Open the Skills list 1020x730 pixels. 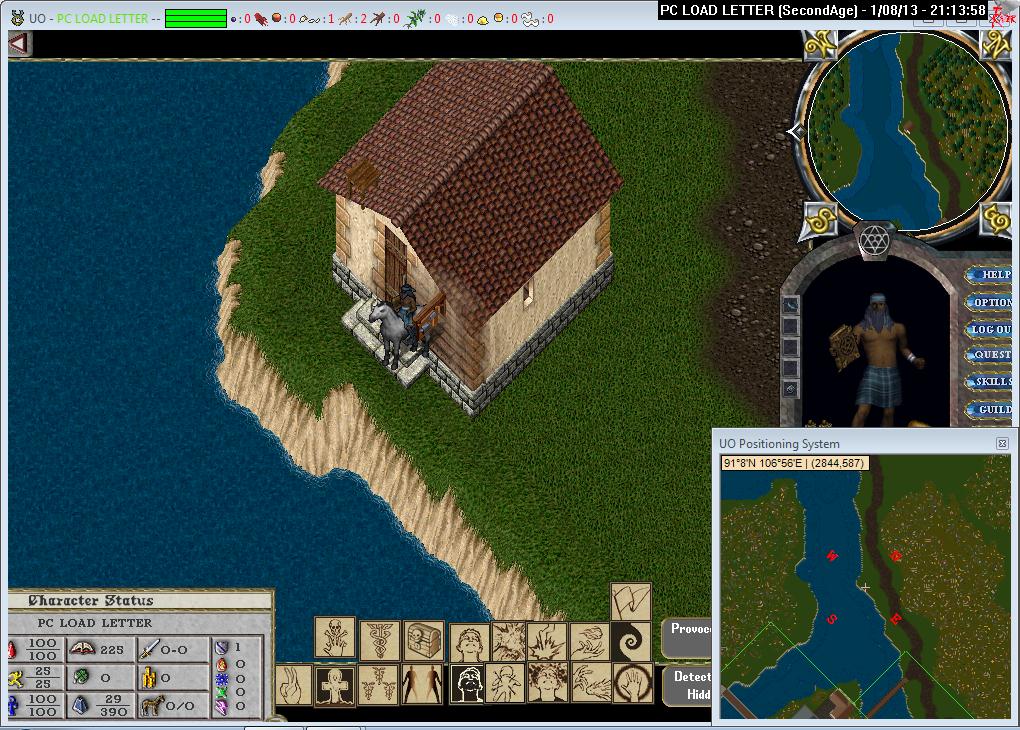click(x=991, y=382)
